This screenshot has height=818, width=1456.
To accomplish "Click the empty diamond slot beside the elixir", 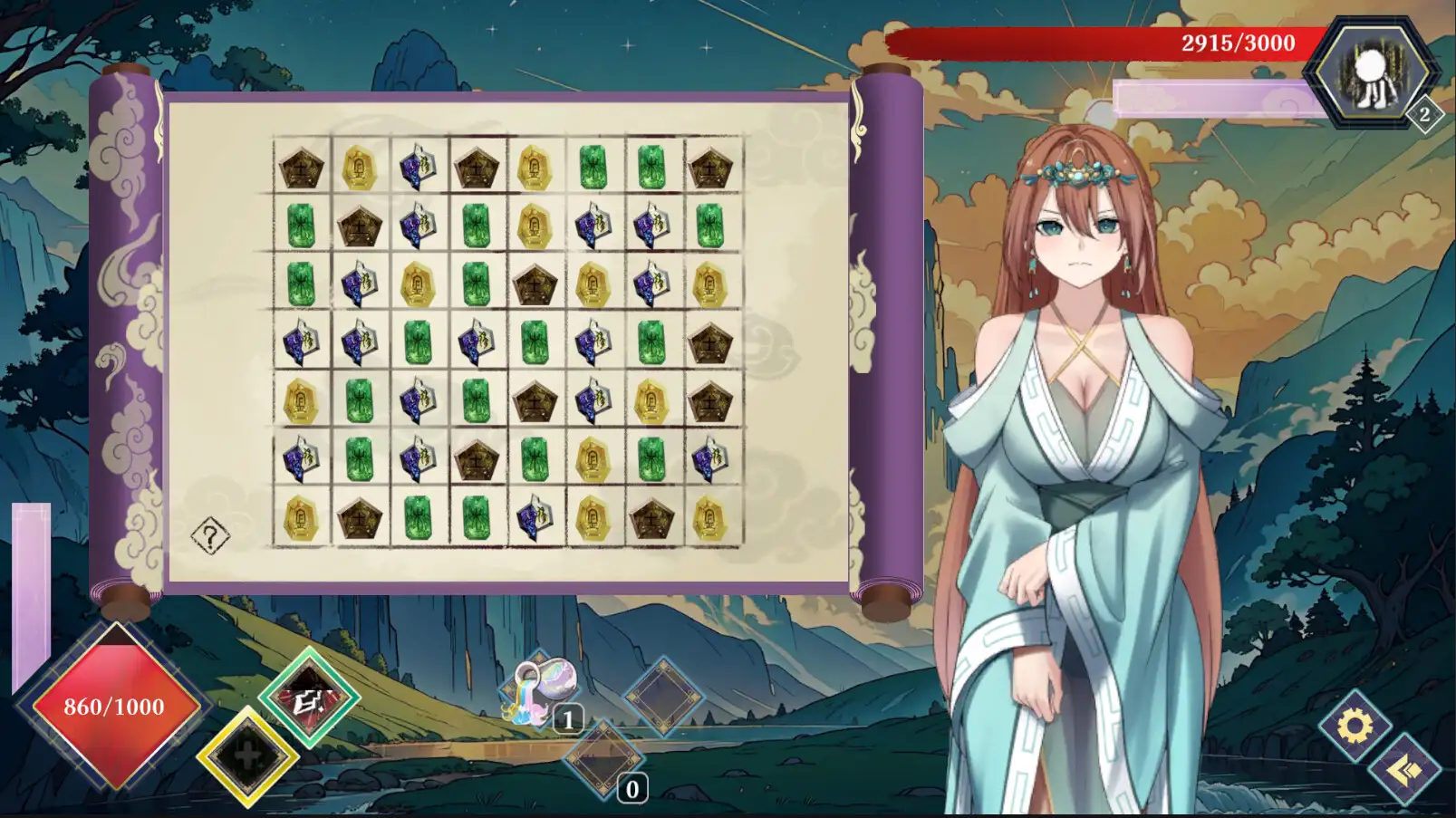I will [x=662, y=702].
